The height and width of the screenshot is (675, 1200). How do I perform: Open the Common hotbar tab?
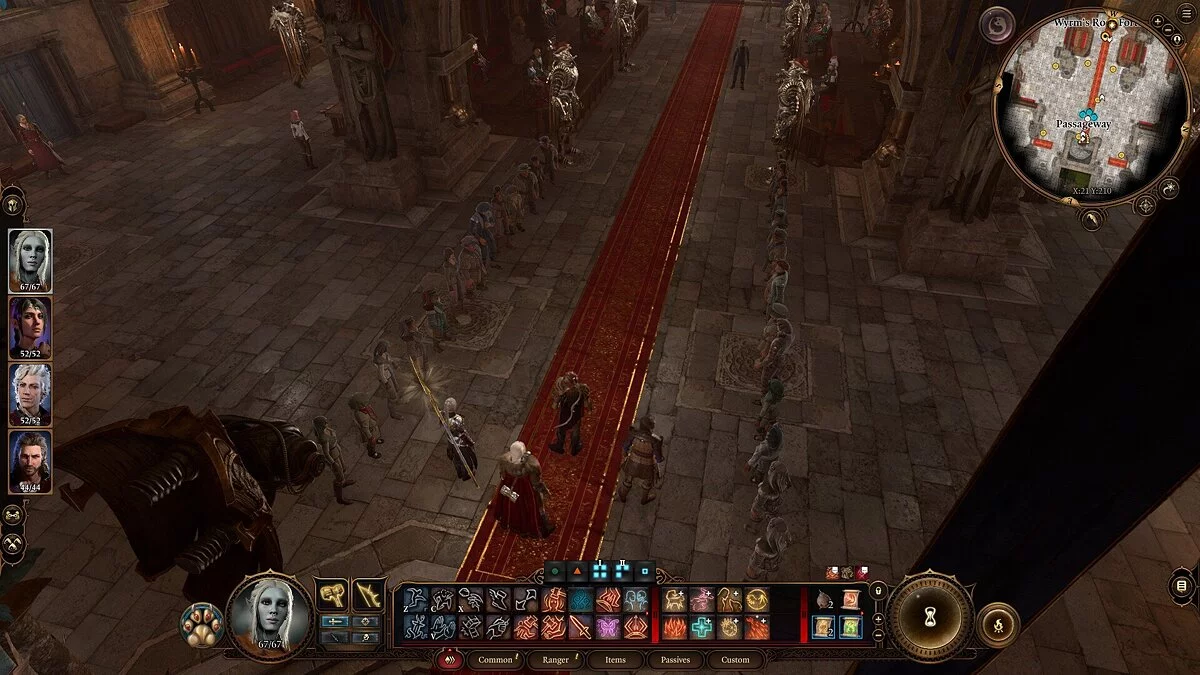(495, 660)
